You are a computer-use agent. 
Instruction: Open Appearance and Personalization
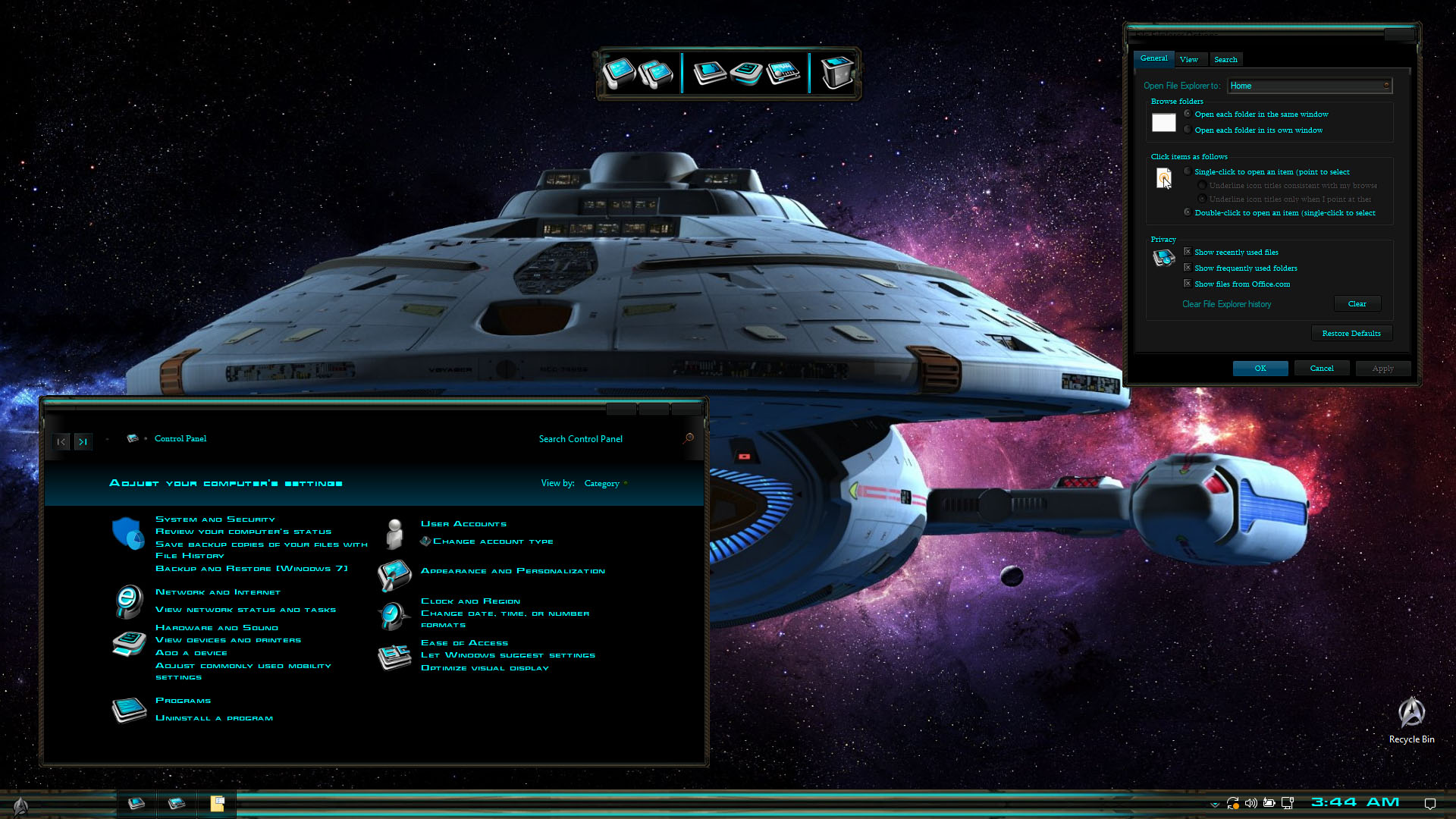pyautogui.click(x=513, y=571)
